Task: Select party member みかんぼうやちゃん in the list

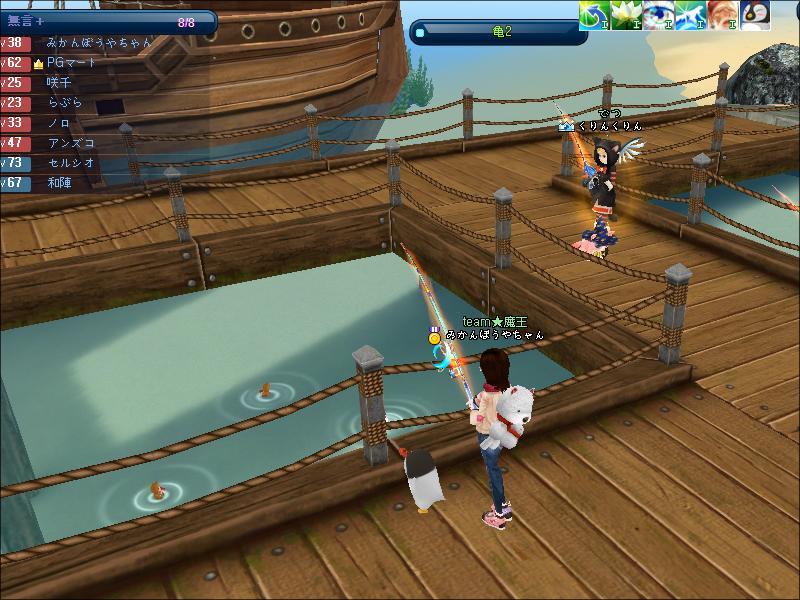Action: (x=98, y=43)
